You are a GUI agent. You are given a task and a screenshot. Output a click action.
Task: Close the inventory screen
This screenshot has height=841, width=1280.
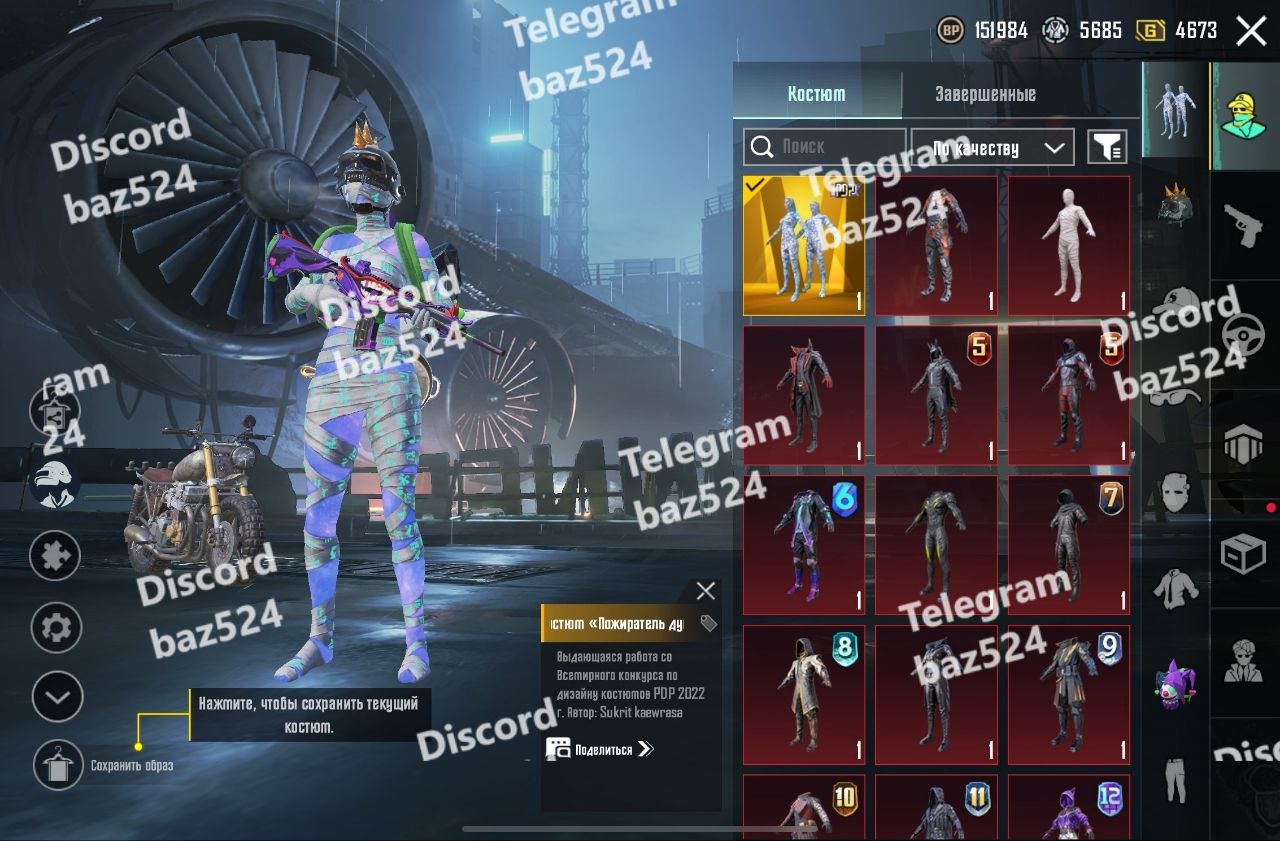[1251, 31]
